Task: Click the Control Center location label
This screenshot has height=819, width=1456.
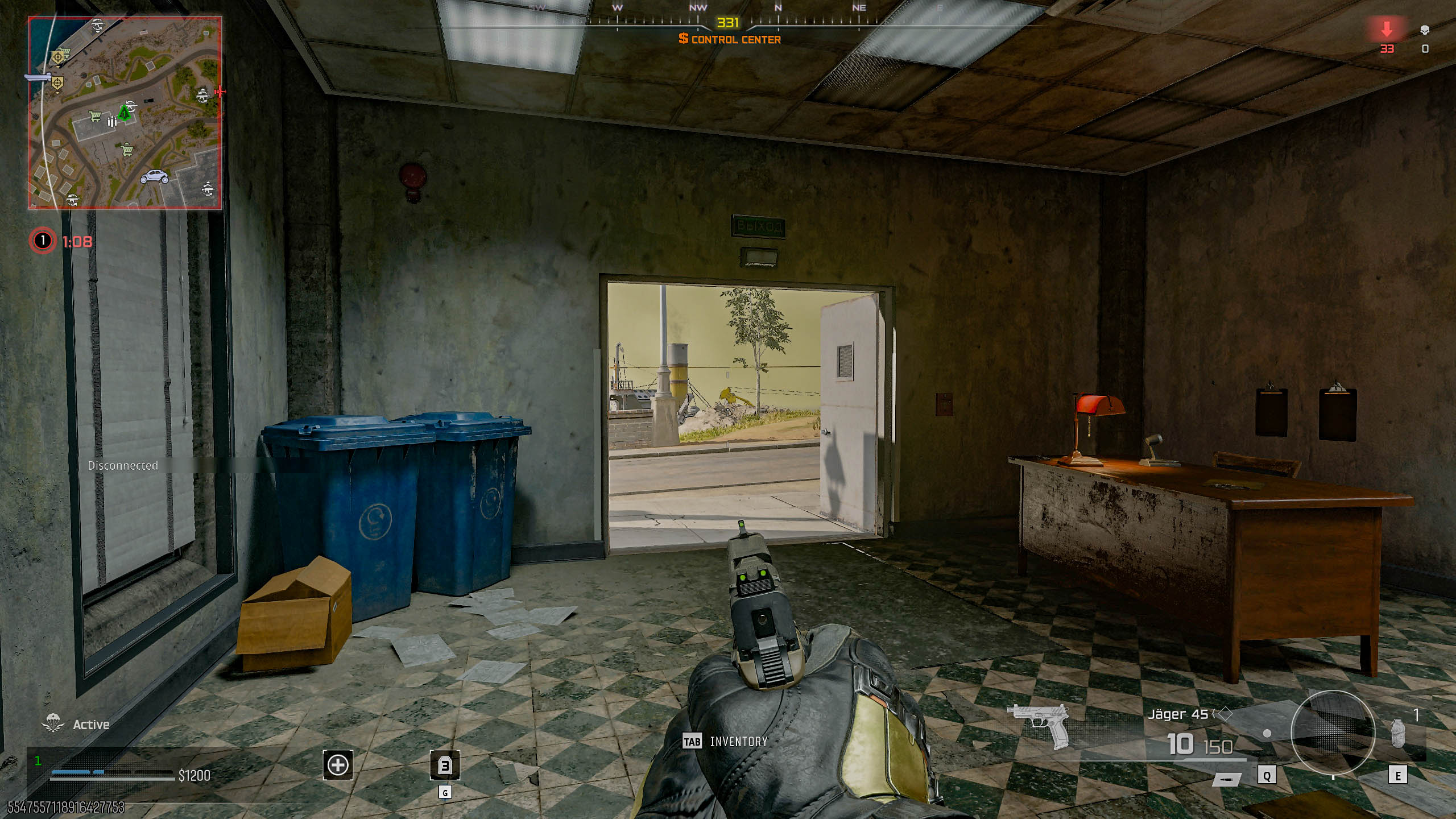Action: [x=730, y=39]
